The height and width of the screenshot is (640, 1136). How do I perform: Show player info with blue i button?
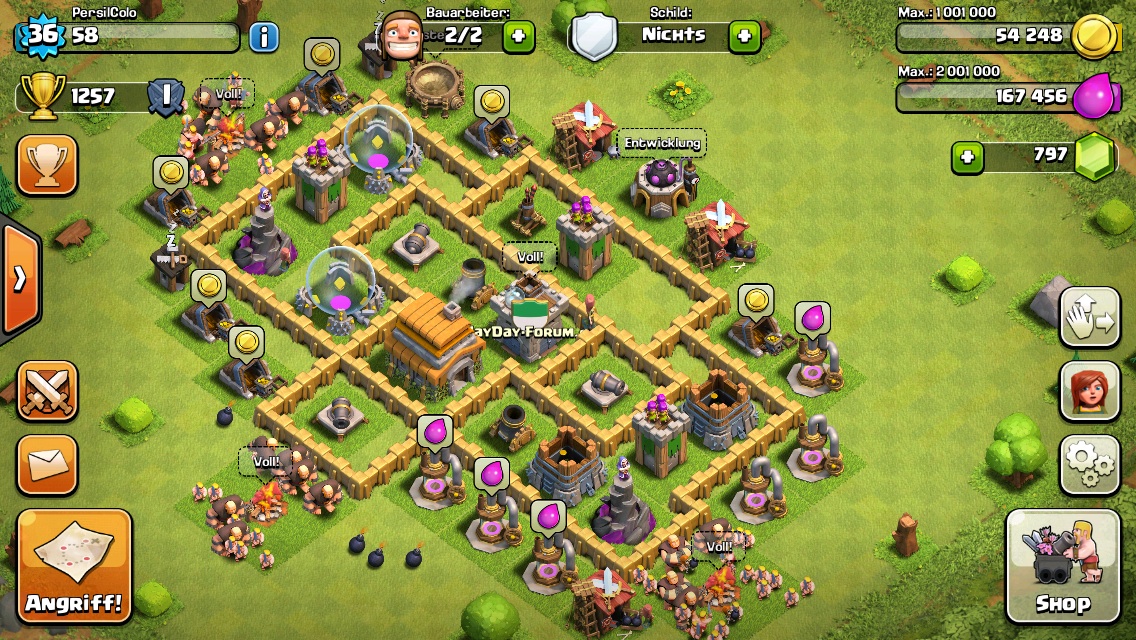[264, 38]
